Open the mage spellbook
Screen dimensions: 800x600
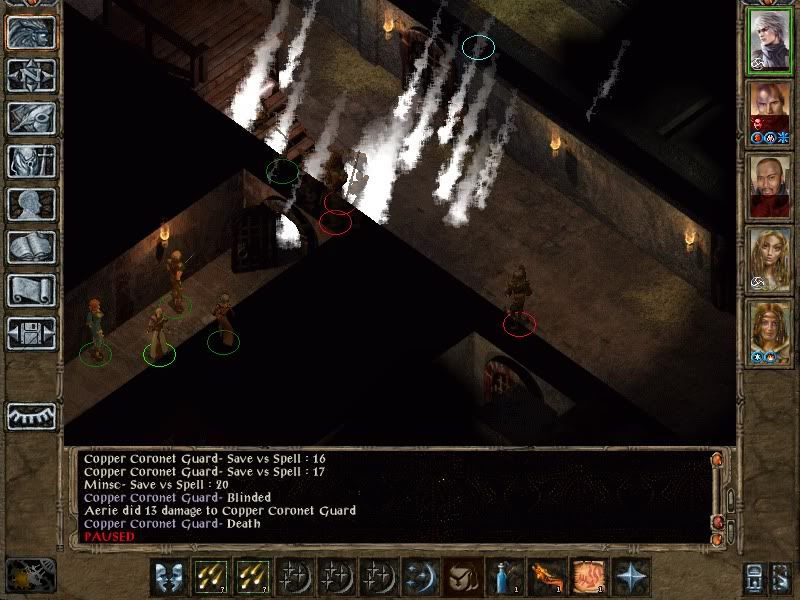(x=31, y=247)
